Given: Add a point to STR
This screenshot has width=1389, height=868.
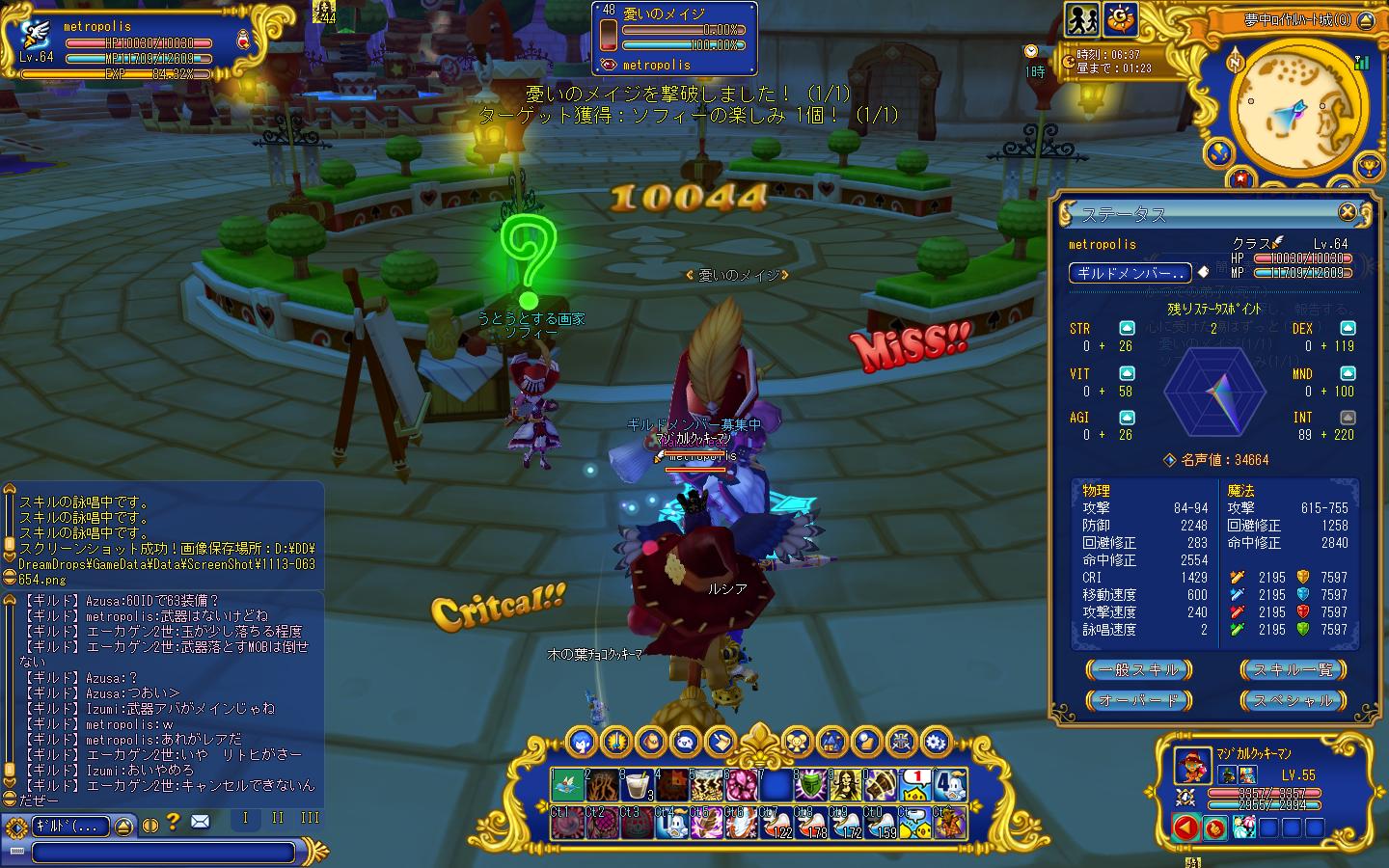Looking at the screenshot, I should click(x=1127, y=329).
